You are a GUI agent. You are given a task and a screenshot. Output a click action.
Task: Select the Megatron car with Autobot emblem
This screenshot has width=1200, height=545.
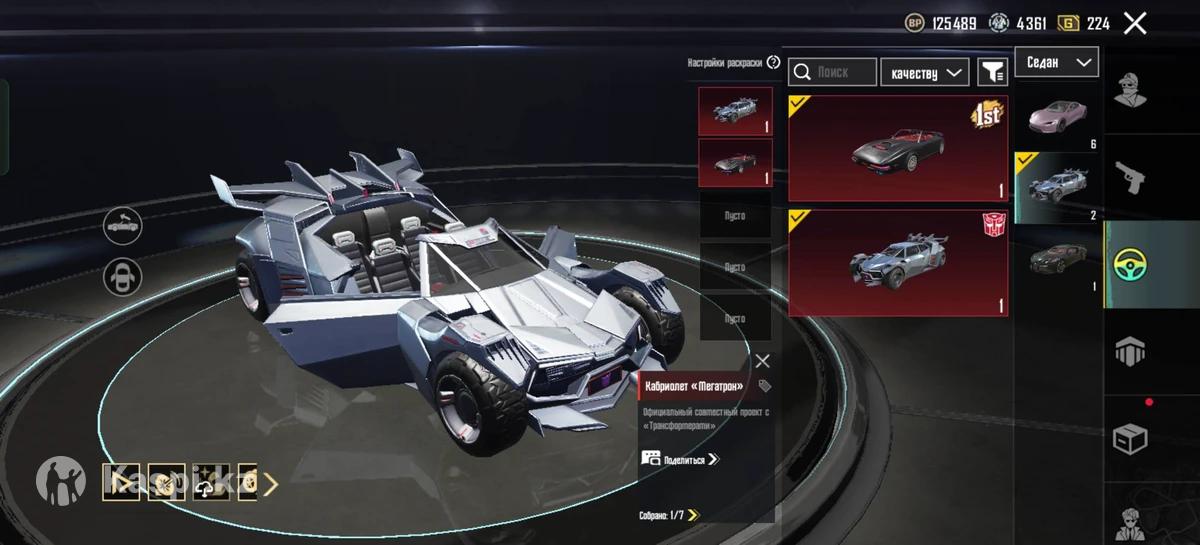[x=897, y=263]
